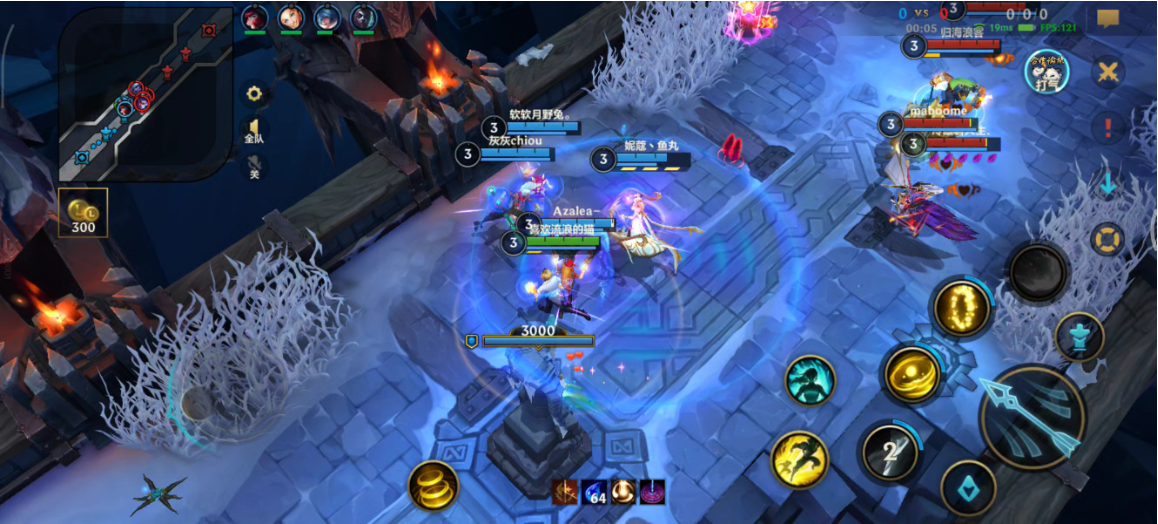Activate the glowing yellow zero ability
Screen dimensions: 1158x524
click(x=962, y=308)
